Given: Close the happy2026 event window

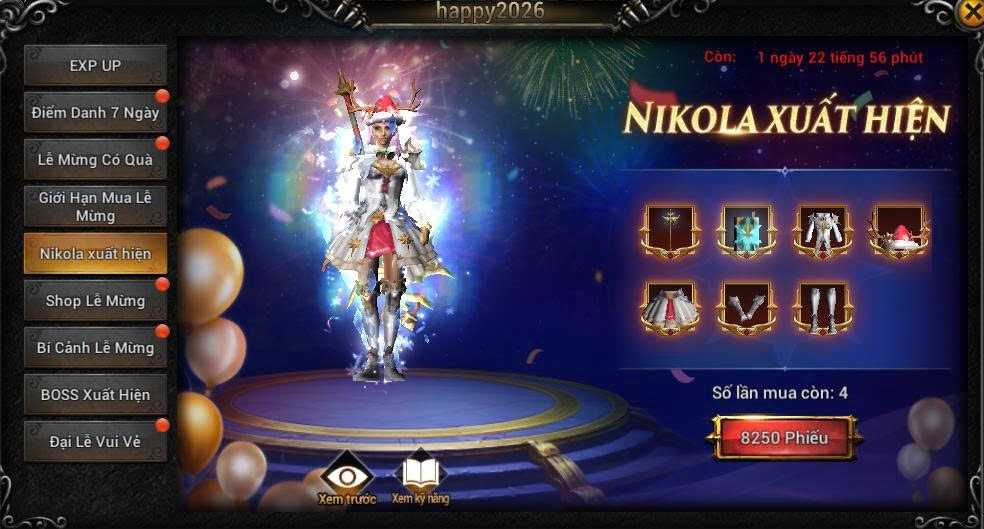Looking at the screenshot, I should click(x=970, y=12).
